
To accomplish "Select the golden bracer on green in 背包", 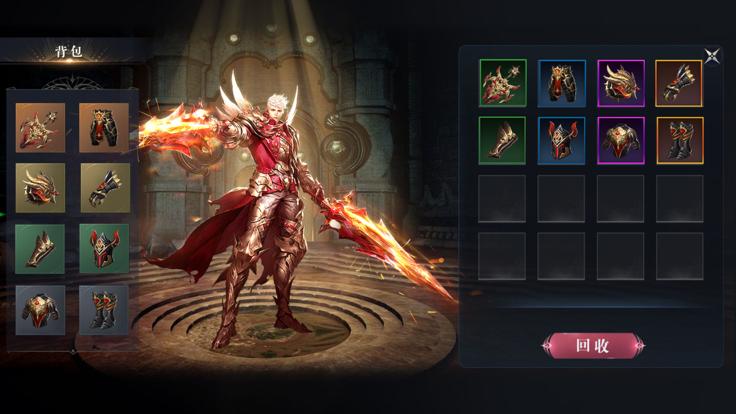I will pyautogui.click(x=40, y=248).
